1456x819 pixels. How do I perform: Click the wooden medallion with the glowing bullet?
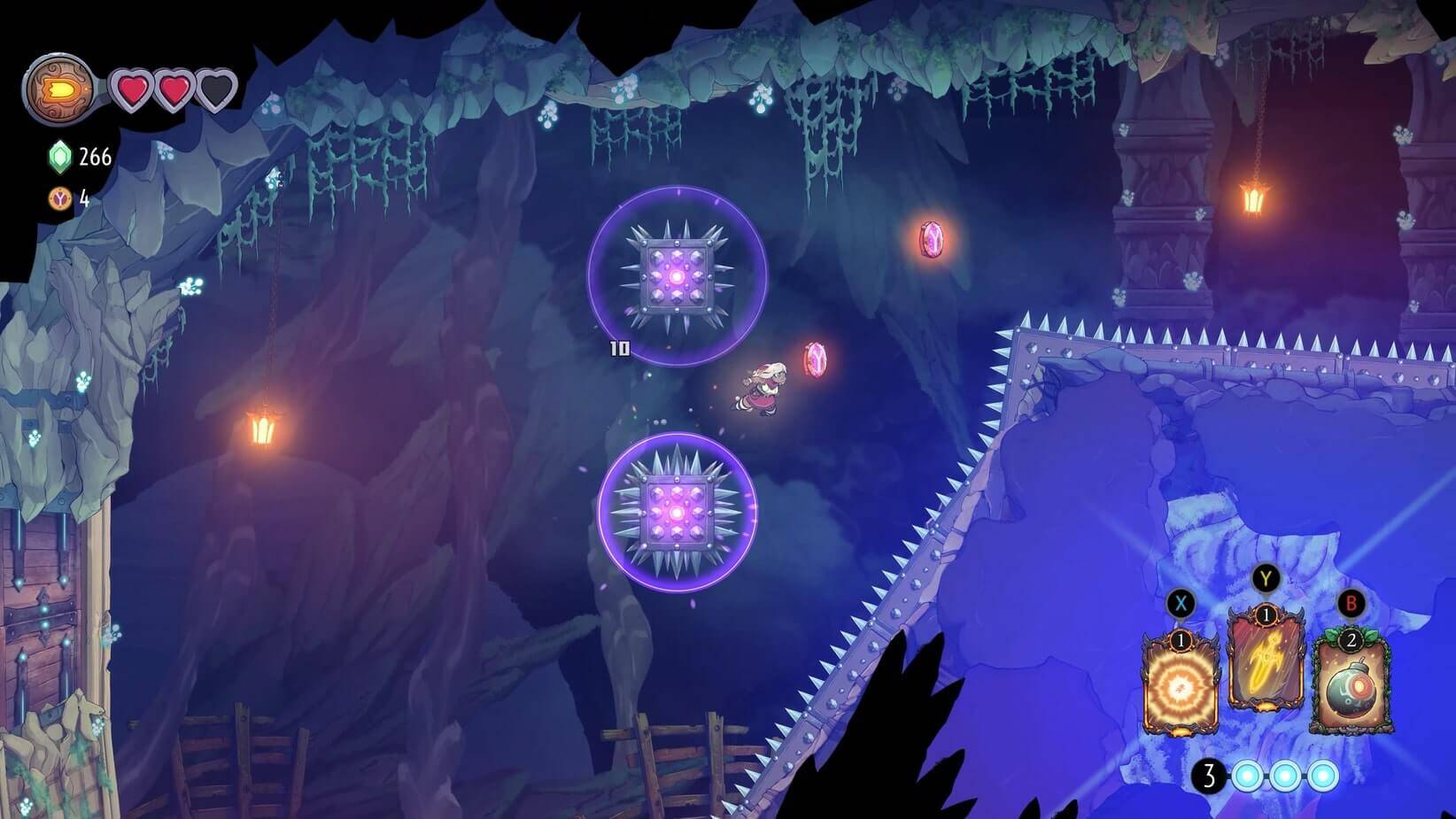pos(59,89)
